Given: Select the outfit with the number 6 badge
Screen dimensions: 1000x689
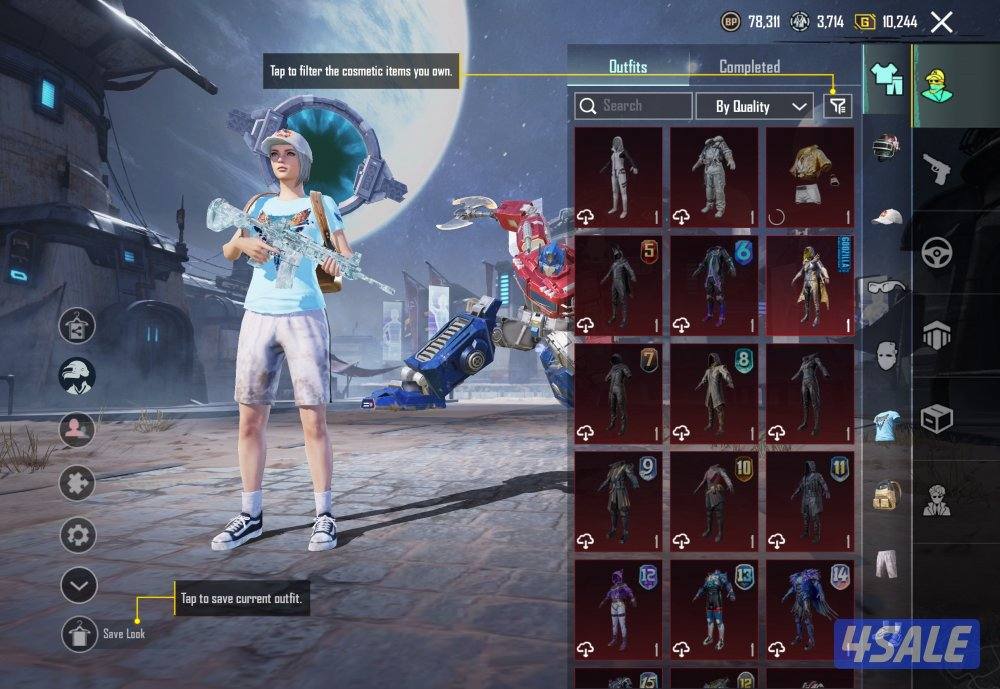Looking at the screenshot, I should 714,285.
